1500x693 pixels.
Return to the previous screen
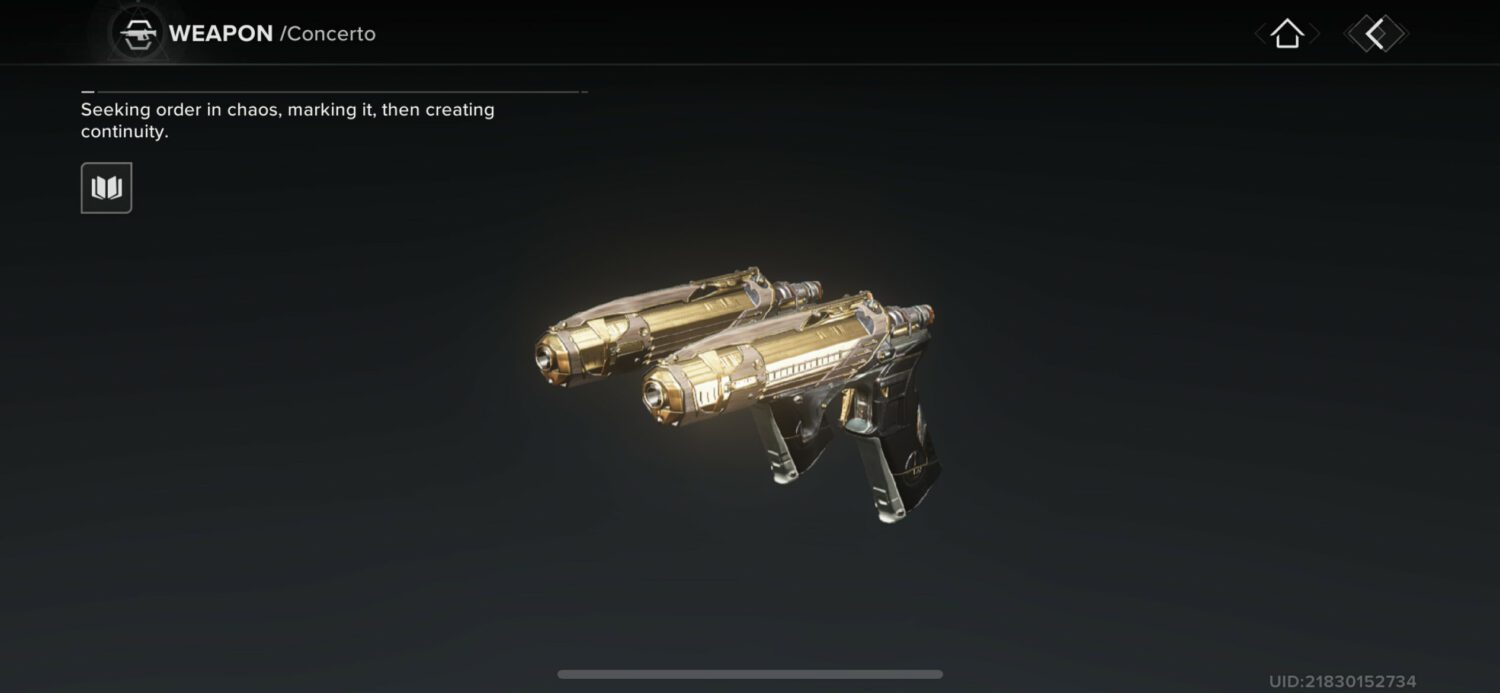1376,34
